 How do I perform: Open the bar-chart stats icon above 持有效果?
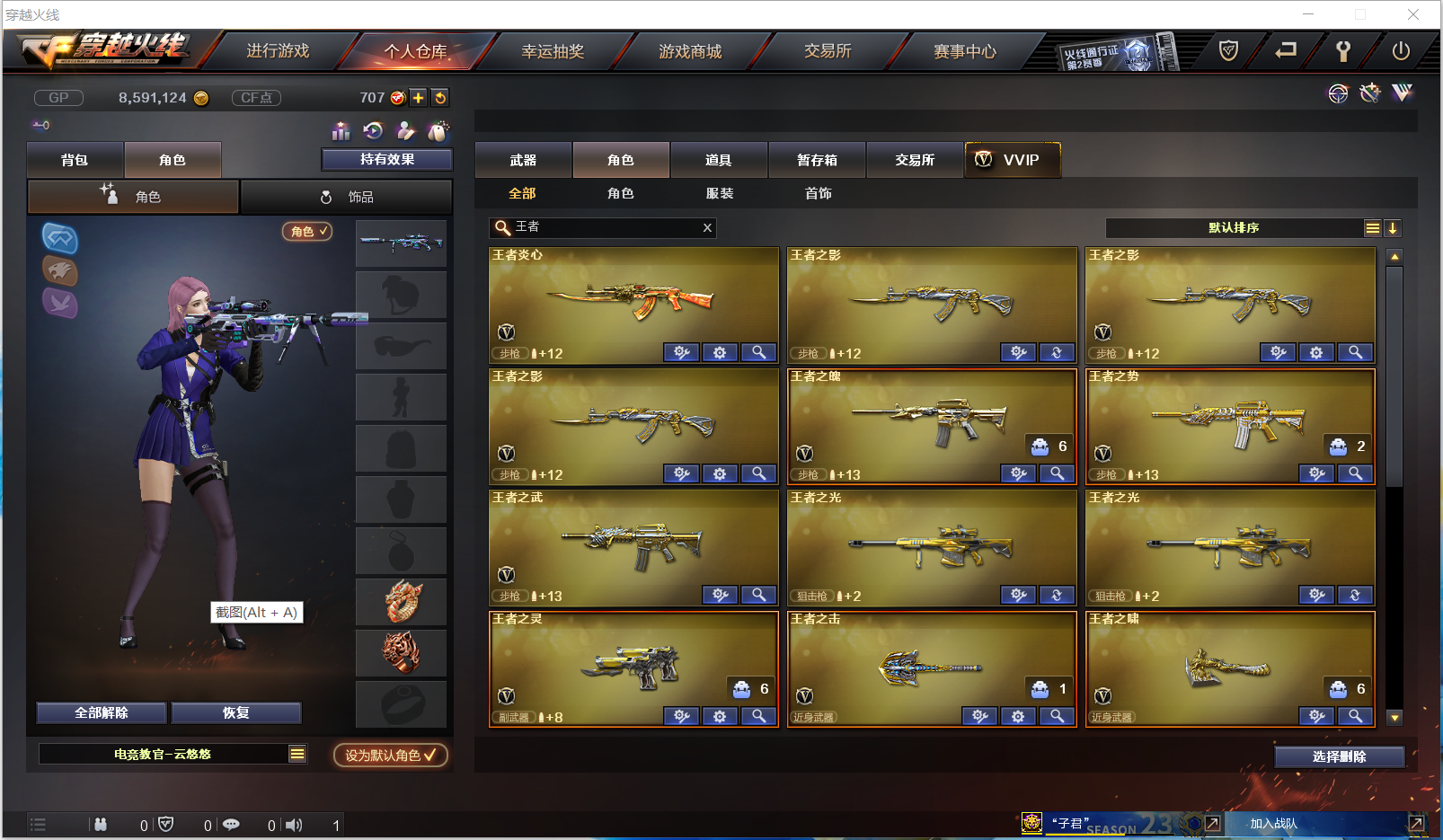pyautogui.click(x=341, y=130)
